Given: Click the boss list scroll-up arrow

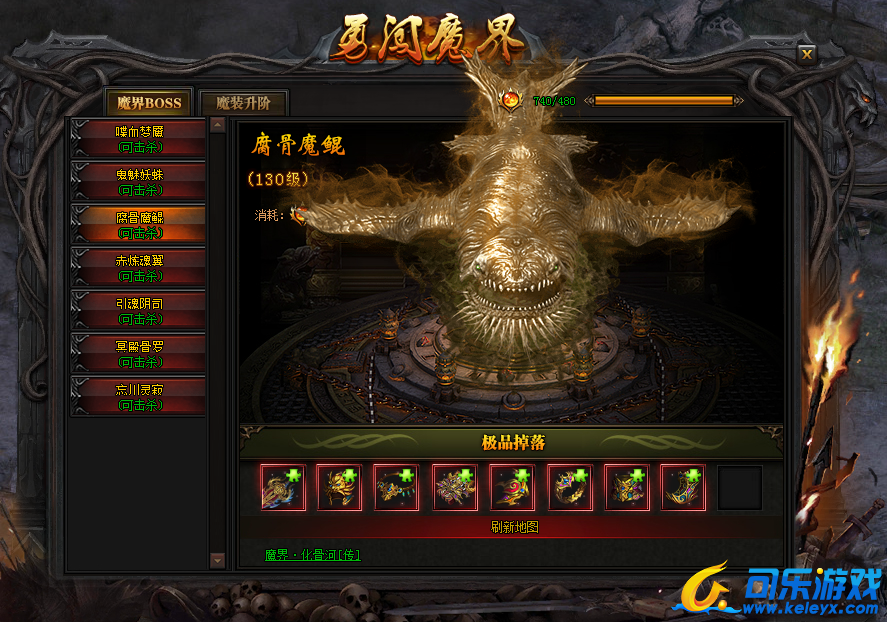Looking at the screenshot, I should 218,125.
